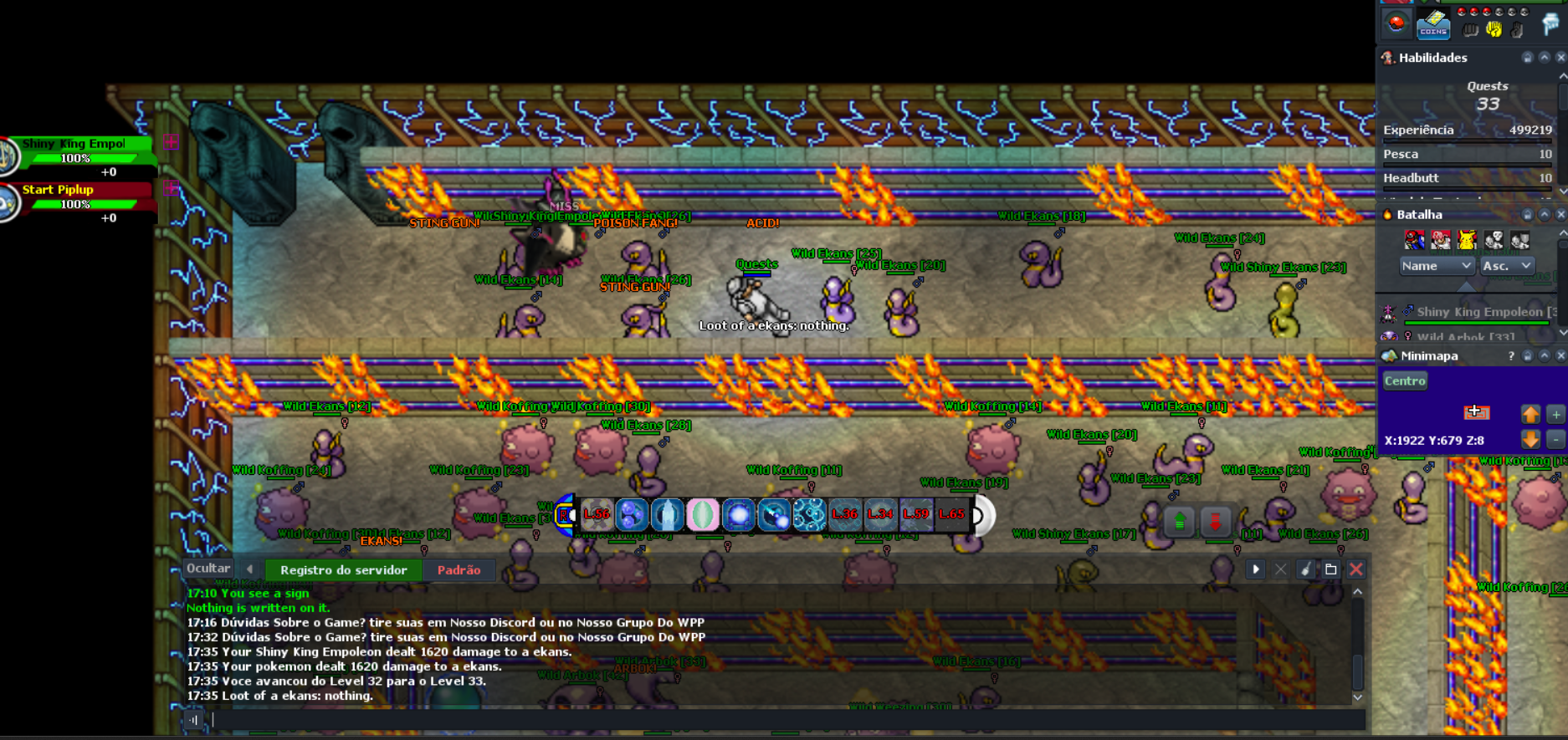The width and height of the screenshot is (1568, 740).
Task: Close the chat channel with red X
Action: 1356,569
